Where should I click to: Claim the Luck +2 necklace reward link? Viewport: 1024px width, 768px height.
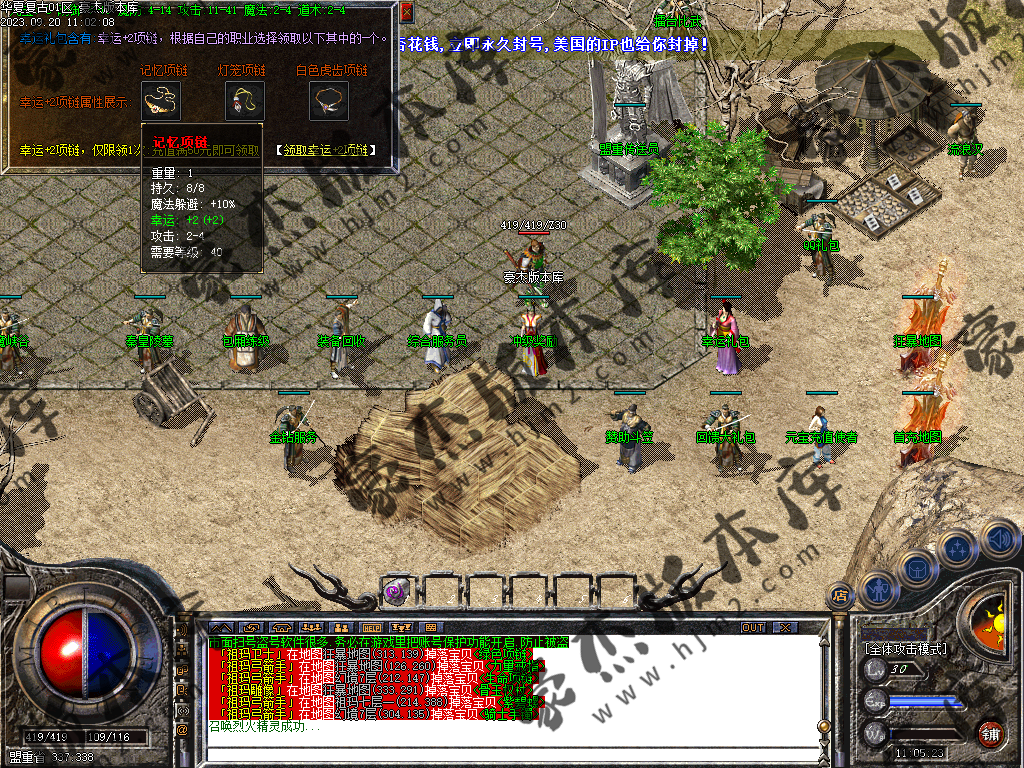pos(326,150)
